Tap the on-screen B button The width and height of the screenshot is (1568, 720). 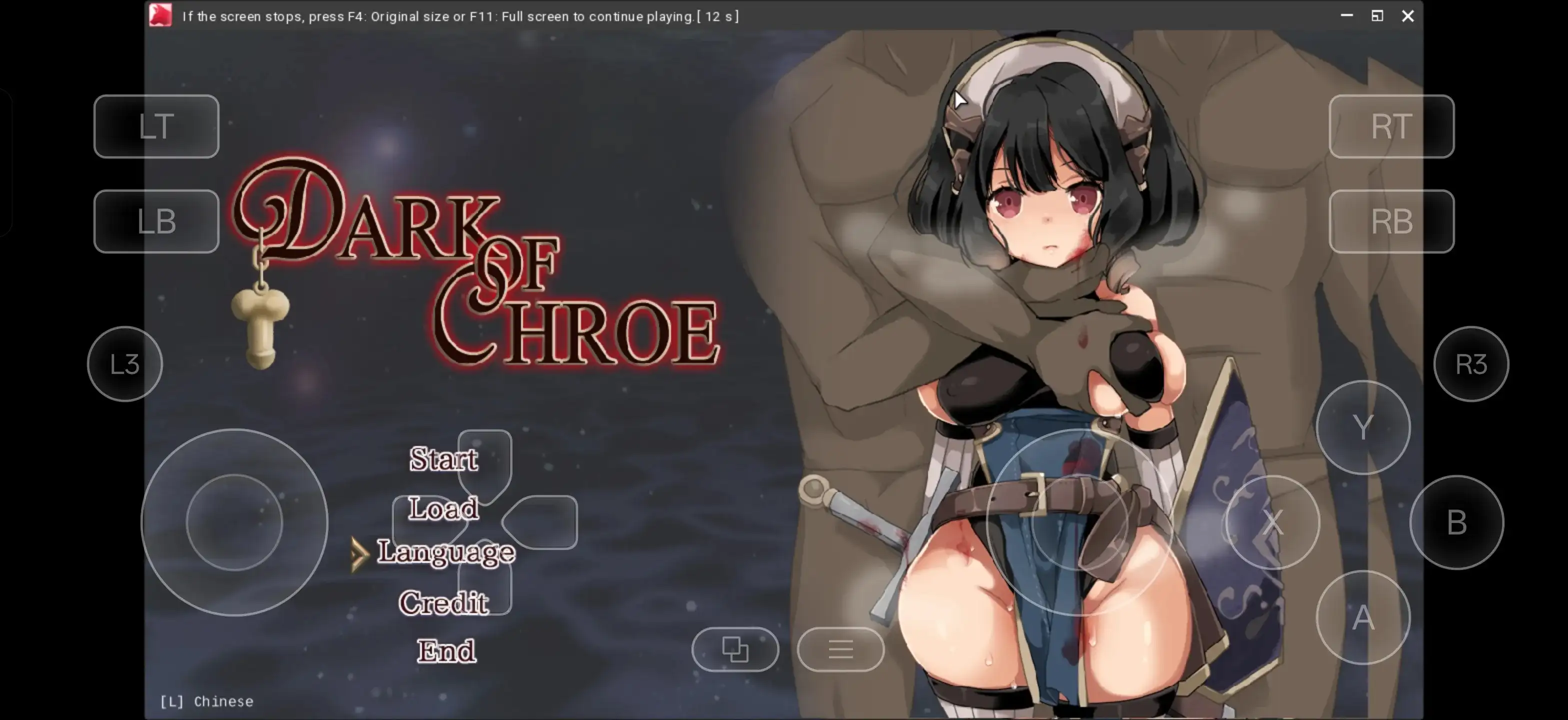[x=1456, y=522]
